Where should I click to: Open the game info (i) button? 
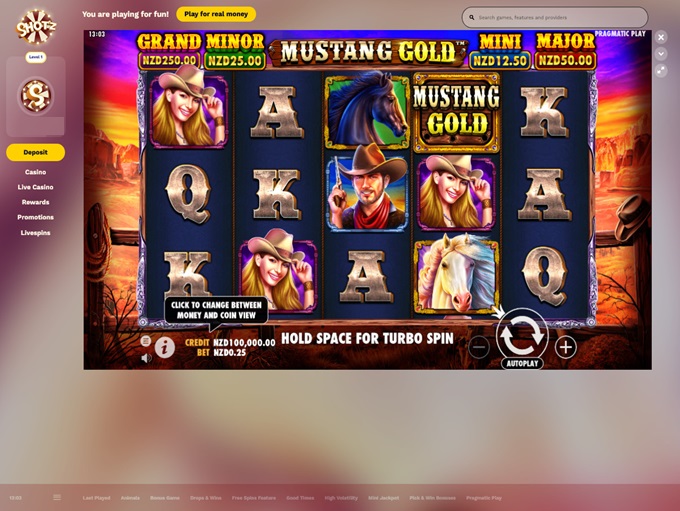(164, 347)
